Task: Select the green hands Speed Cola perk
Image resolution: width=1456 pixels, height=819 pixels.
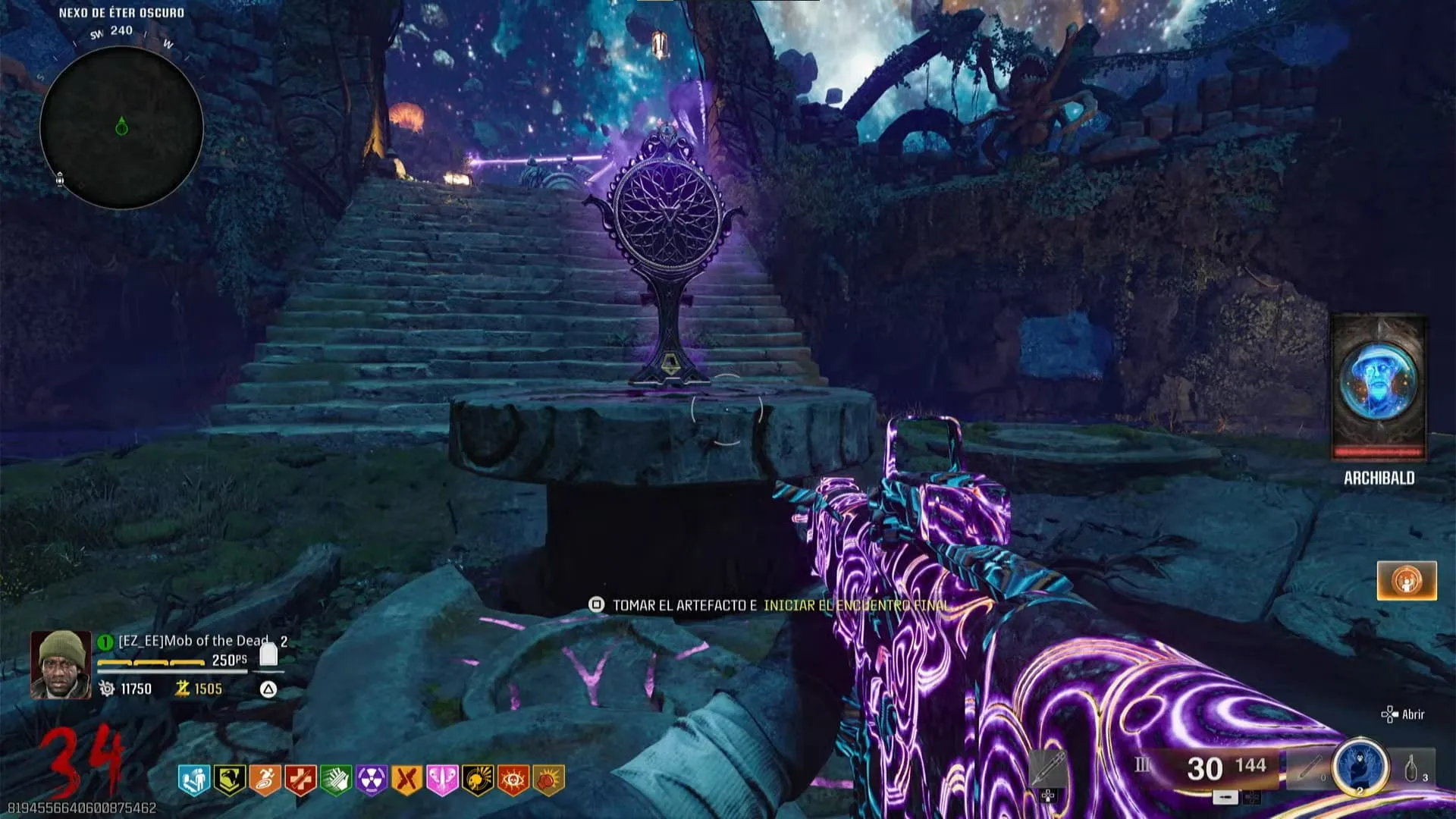Action: pyautogui.click(x=336, y=779)
